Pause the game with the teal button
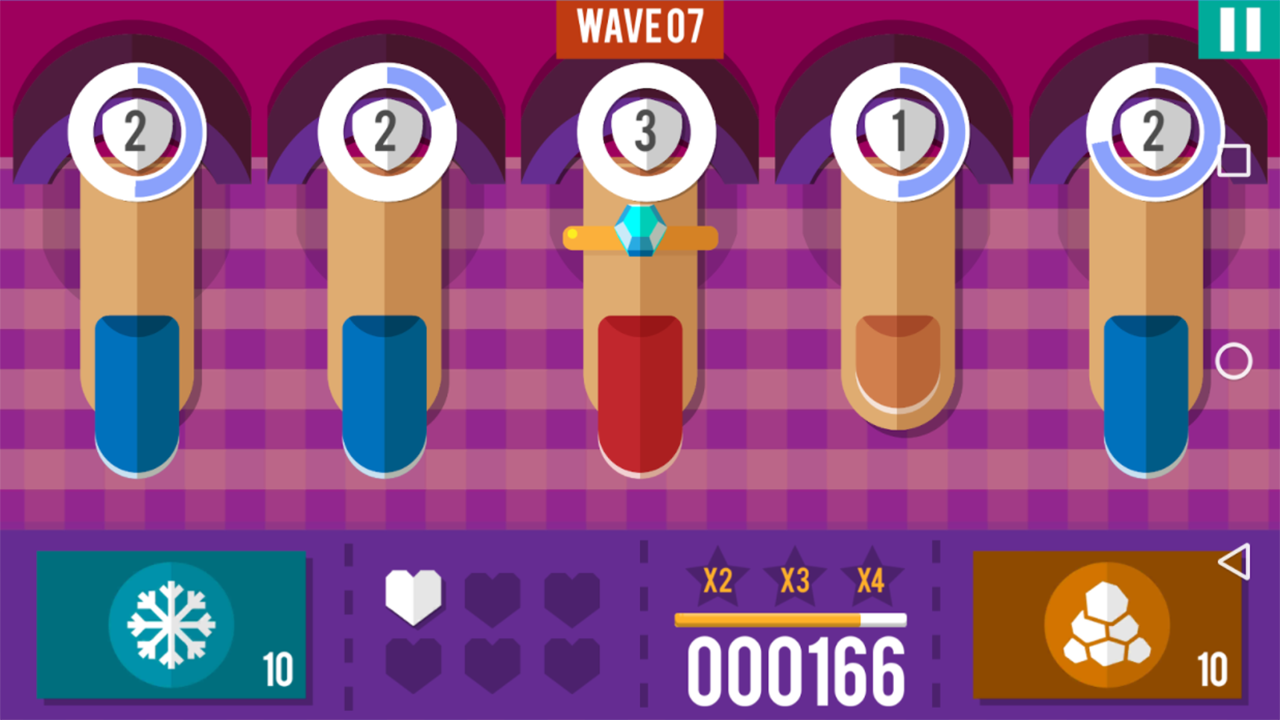Image resolution: width=1280 pixels, height=720 pixels. 1239,28
